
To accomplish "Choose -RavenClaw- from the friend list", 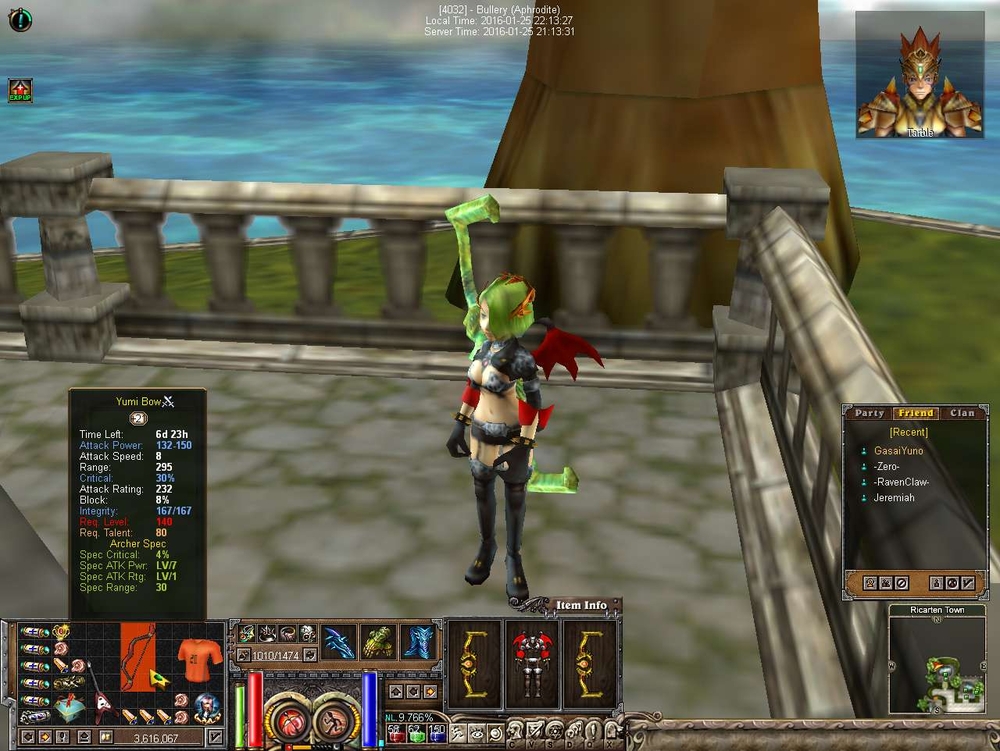I will click(901, 482).
